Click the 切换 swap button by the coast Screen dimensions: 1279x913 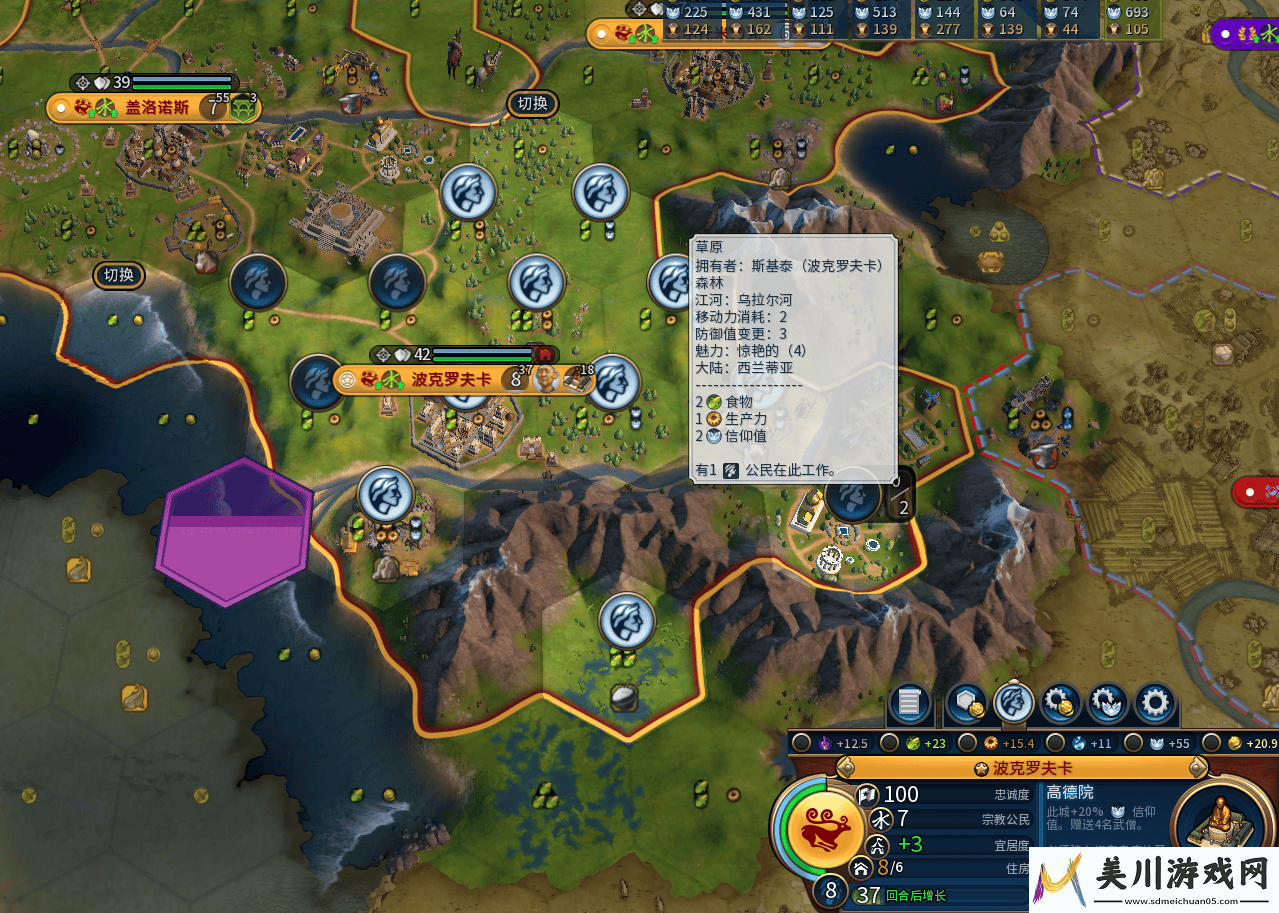119,275
